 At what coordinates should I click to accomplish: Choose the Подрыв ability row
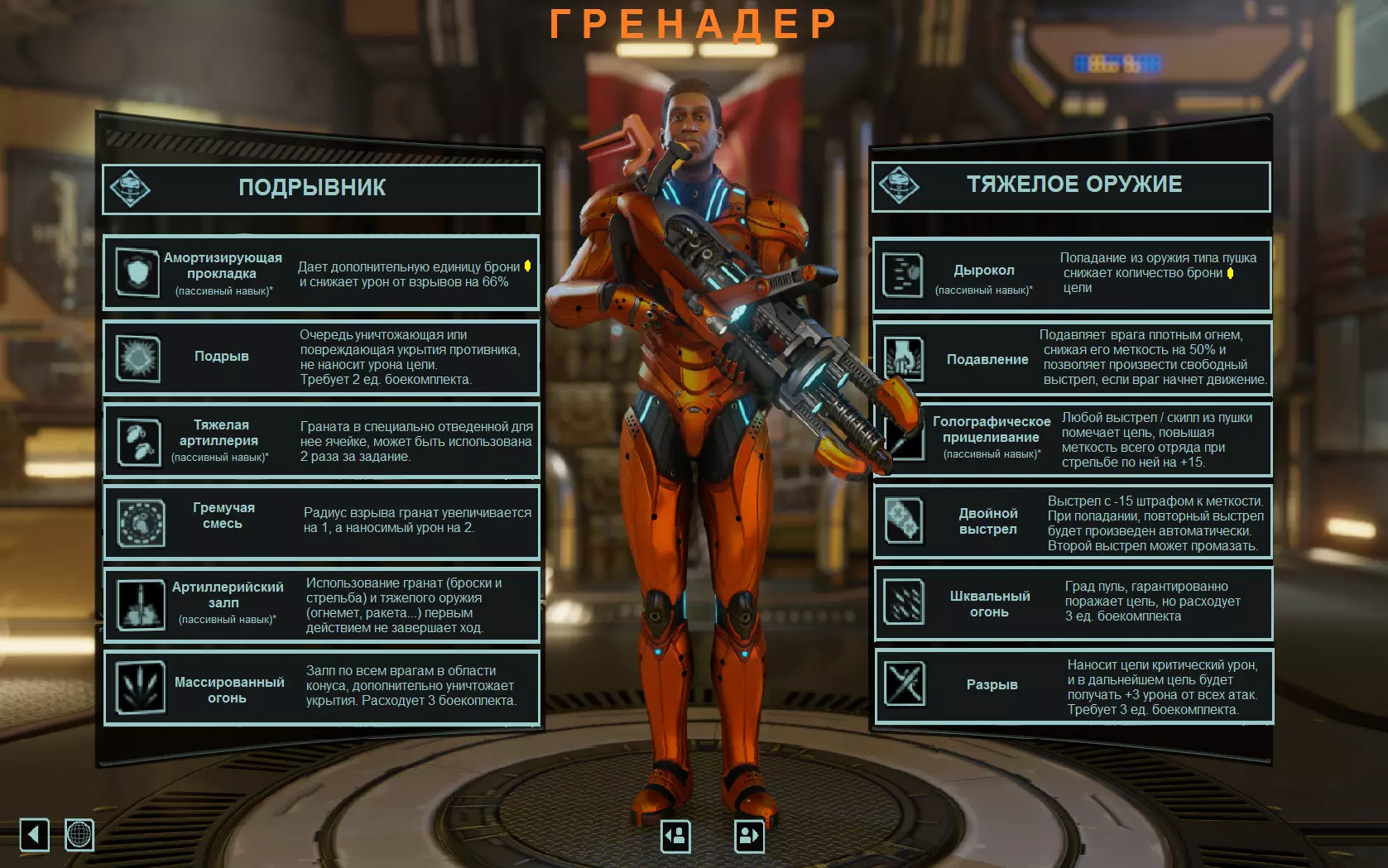(x=321, y=357)
